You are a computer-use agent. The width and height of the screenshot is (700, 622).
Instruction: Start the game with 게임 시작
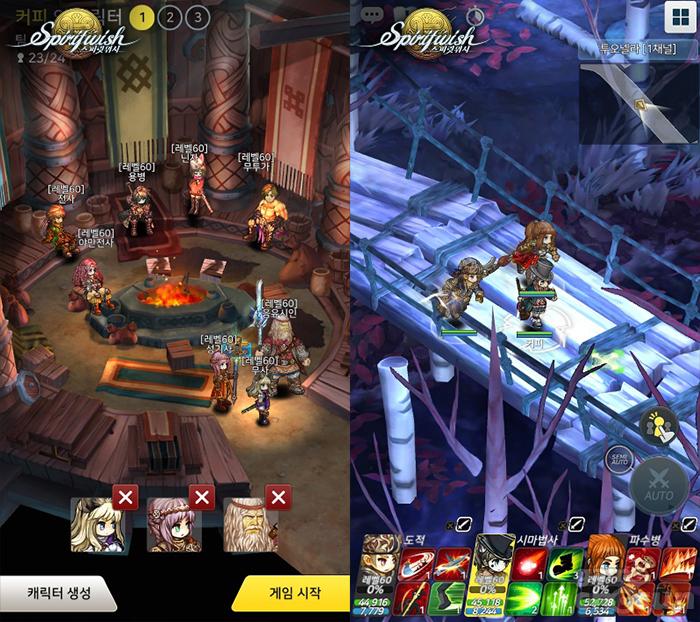pyautogui.click(x=294, y=593)
